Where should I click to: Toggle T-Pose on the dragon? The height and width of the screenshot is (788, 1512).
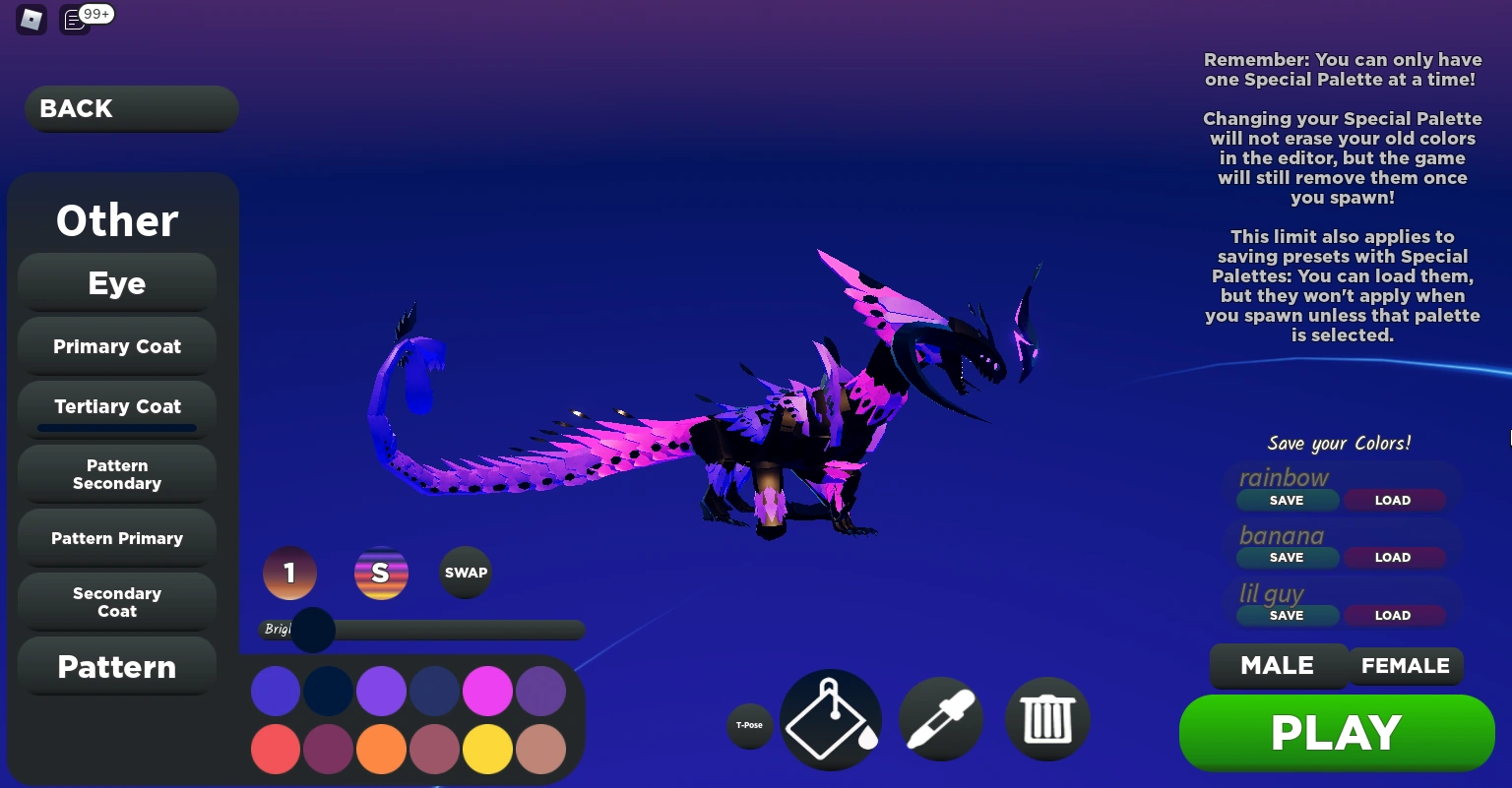750,725
